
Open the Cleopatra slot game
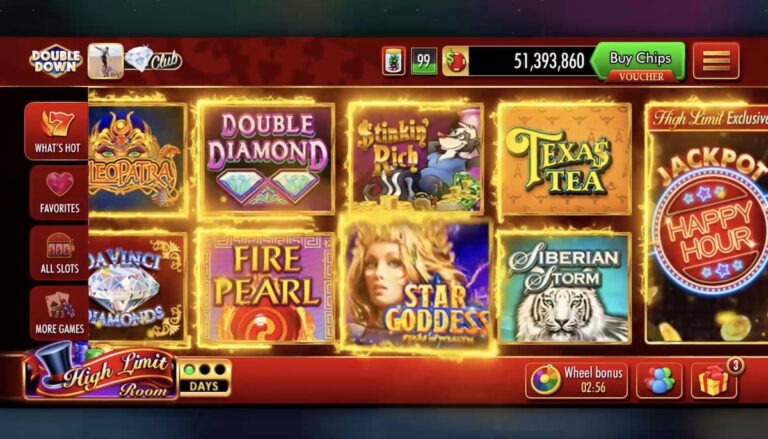click(x=137, y=158)
